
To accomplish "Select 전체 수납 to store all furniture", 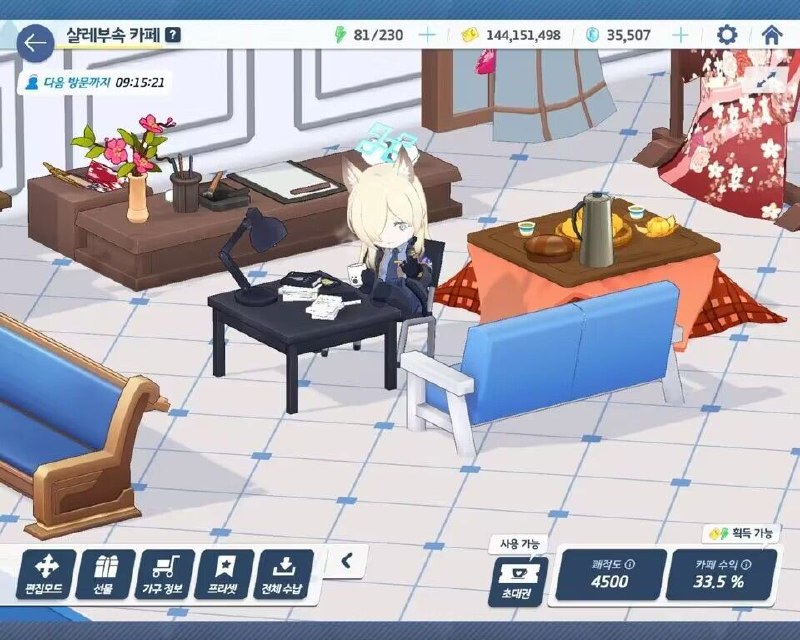I will [x=286, y=576].
